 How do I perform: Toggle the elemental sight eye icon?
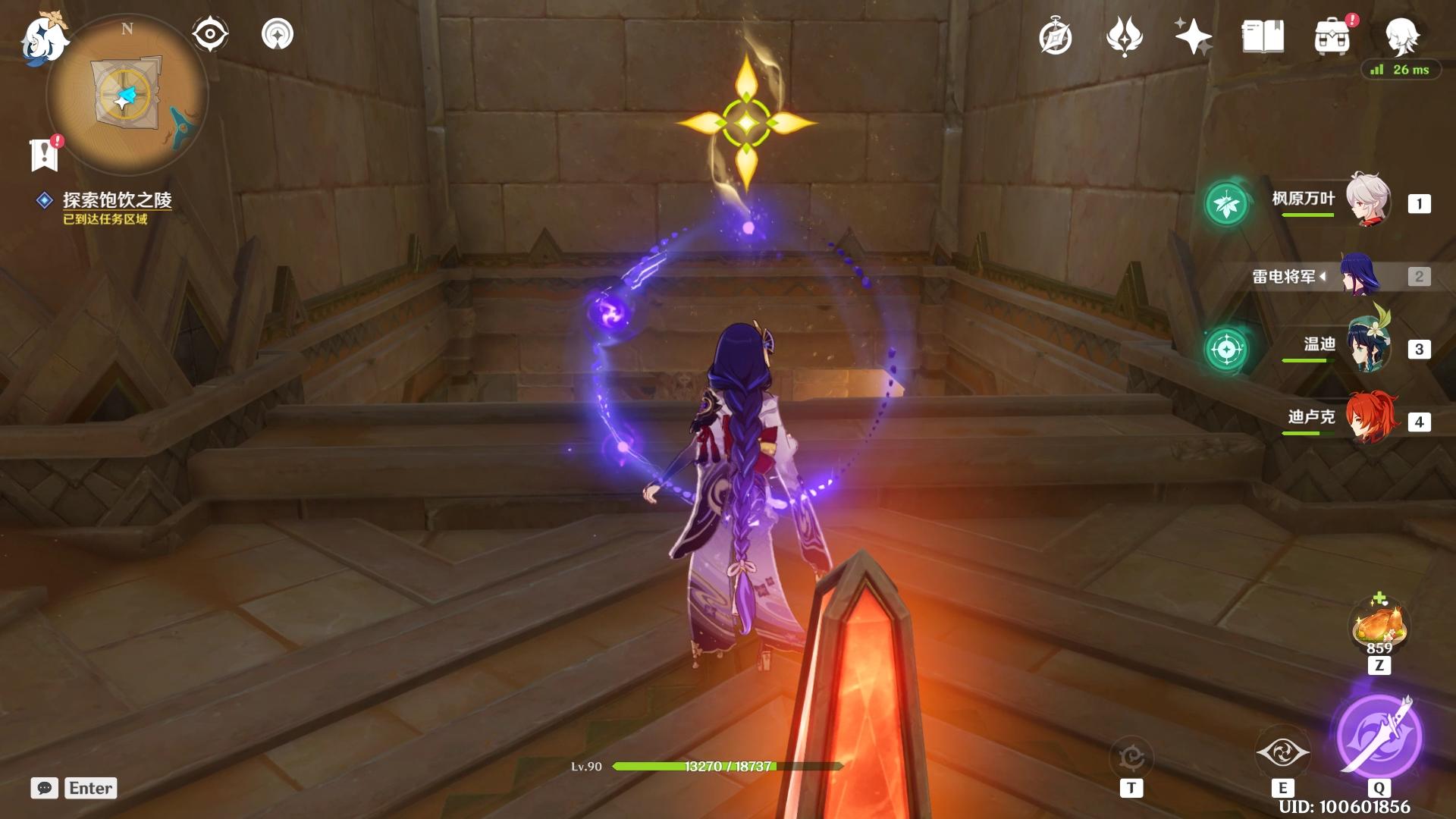pos(210,34)
